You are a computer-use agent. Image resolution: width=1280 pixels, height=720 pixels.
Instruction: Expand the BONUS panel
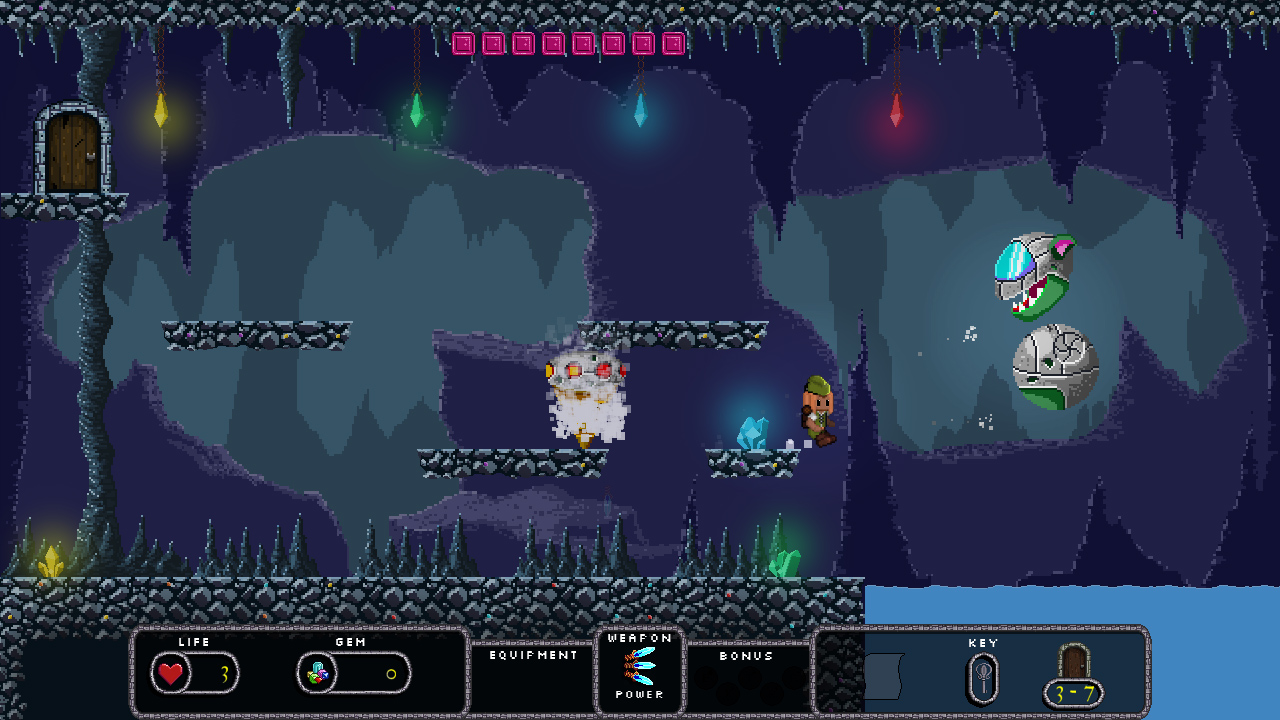click(749, 657)
